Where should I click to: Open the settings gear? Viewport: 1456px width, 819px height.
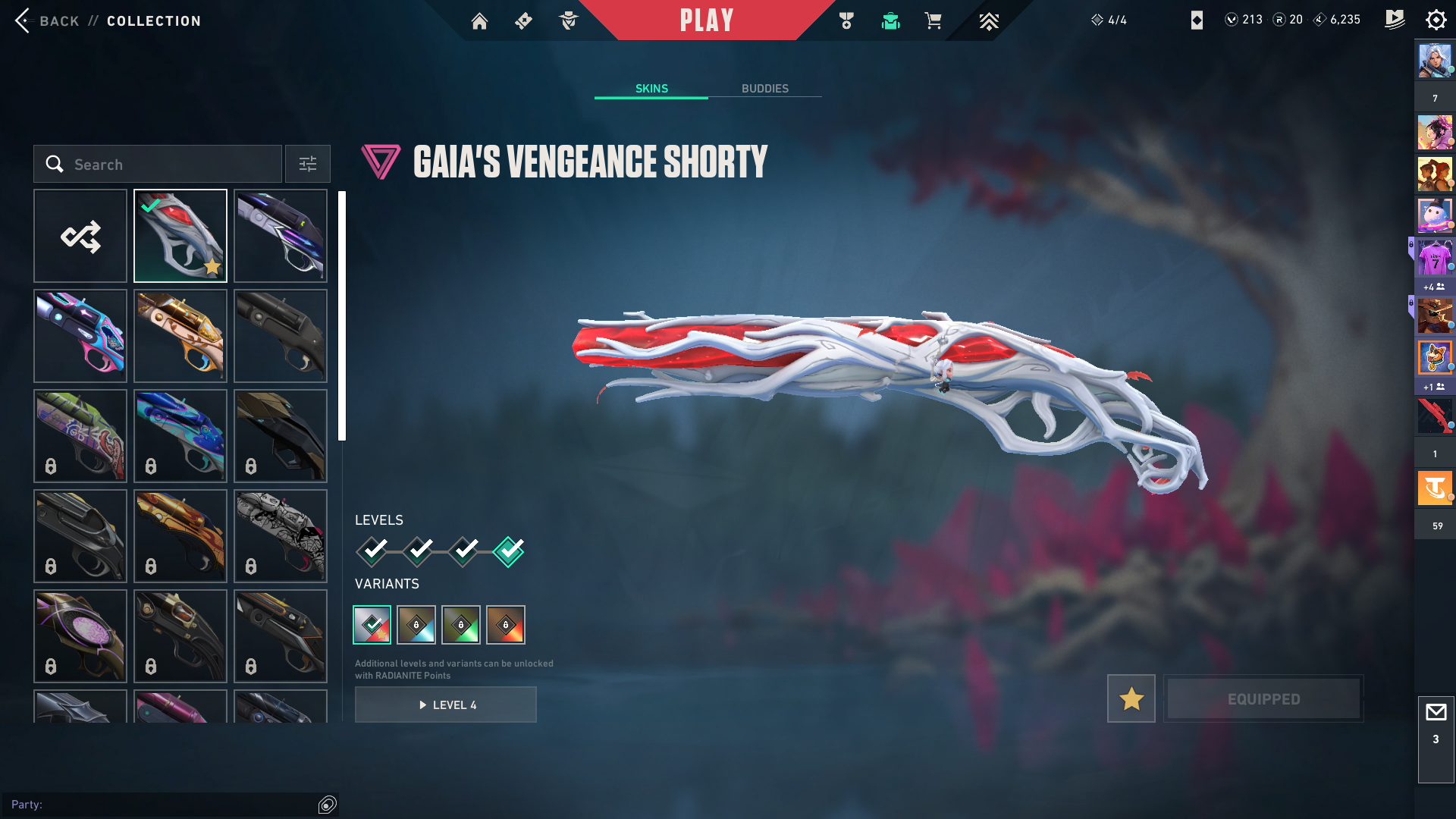[x=1436, y=20]
